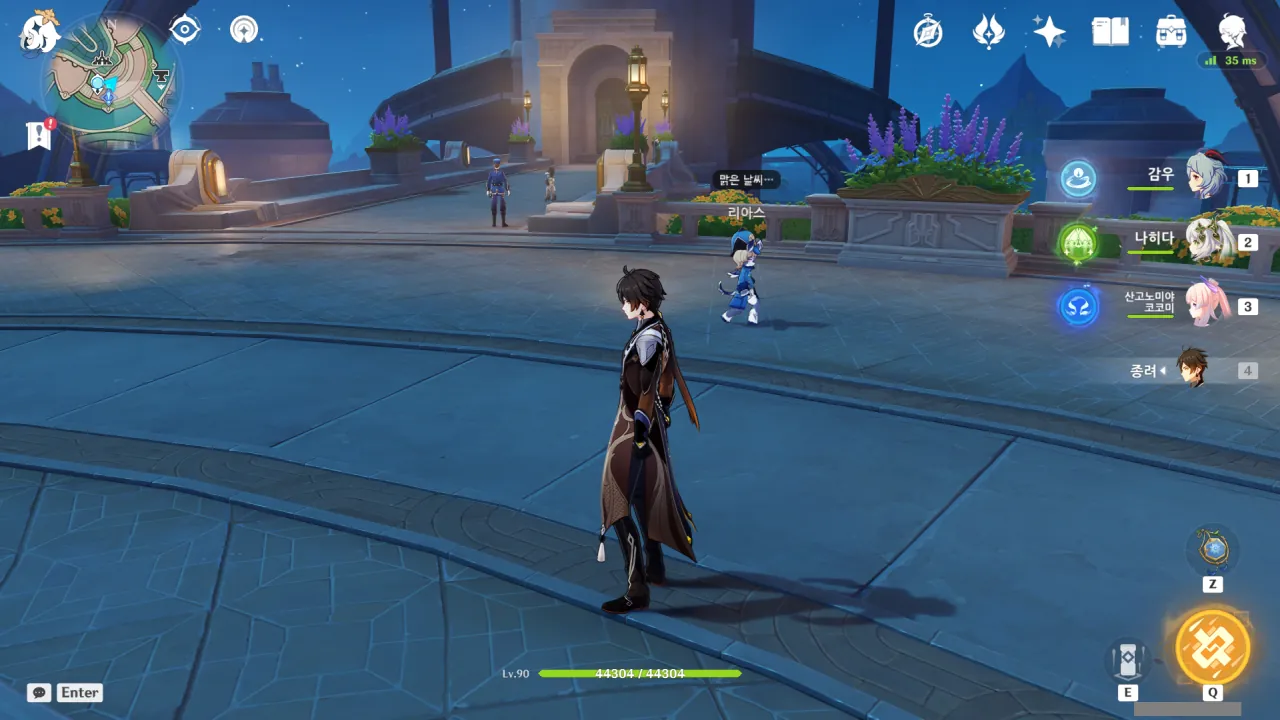The width and height of the screenshot is (1280, 720).
Task: Open the inventory backpack icon
Action: pos(1171,32)
